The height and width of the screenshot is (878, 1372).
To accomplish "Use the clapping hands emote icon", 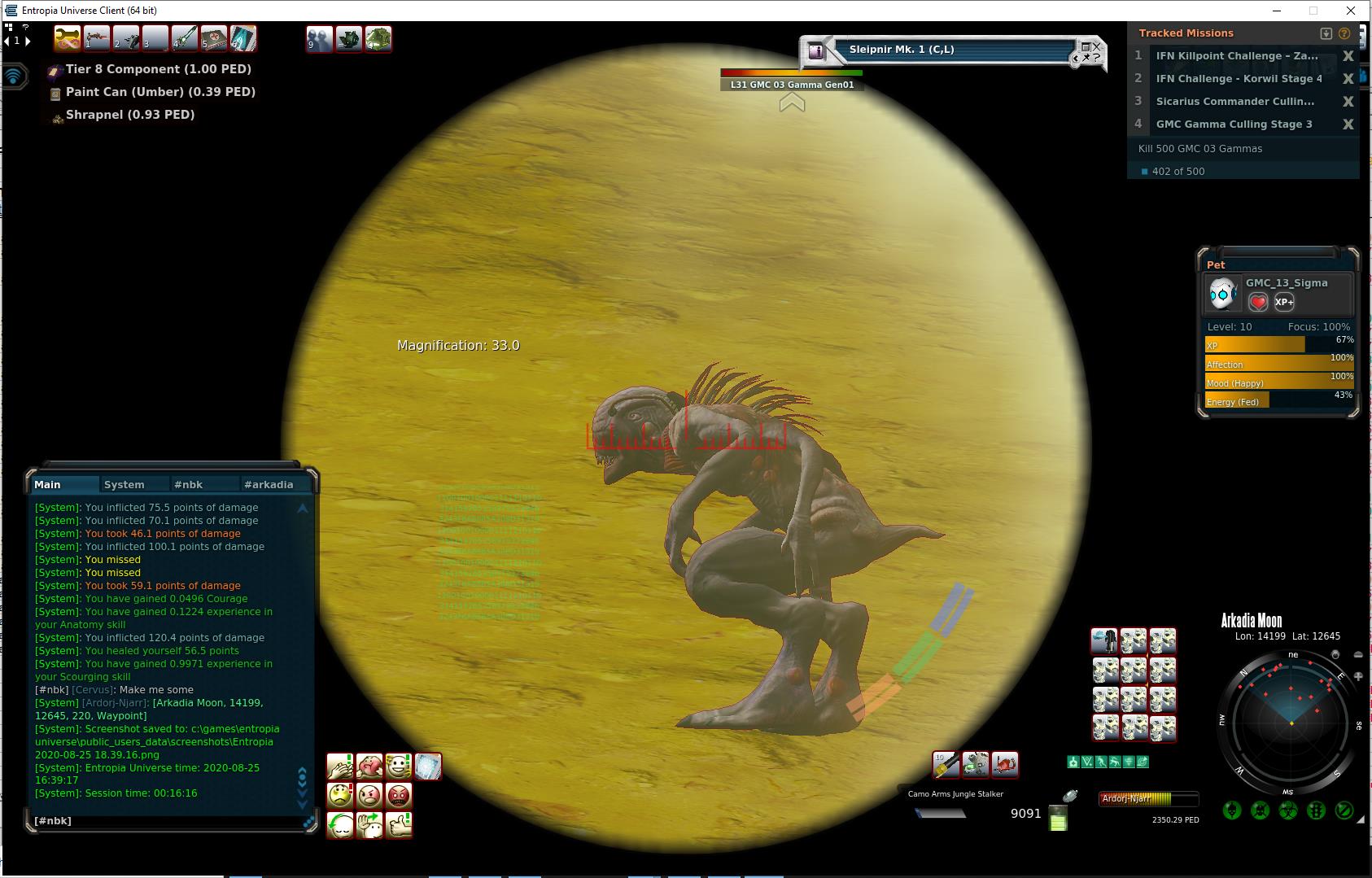I will [x=339, y=766].
